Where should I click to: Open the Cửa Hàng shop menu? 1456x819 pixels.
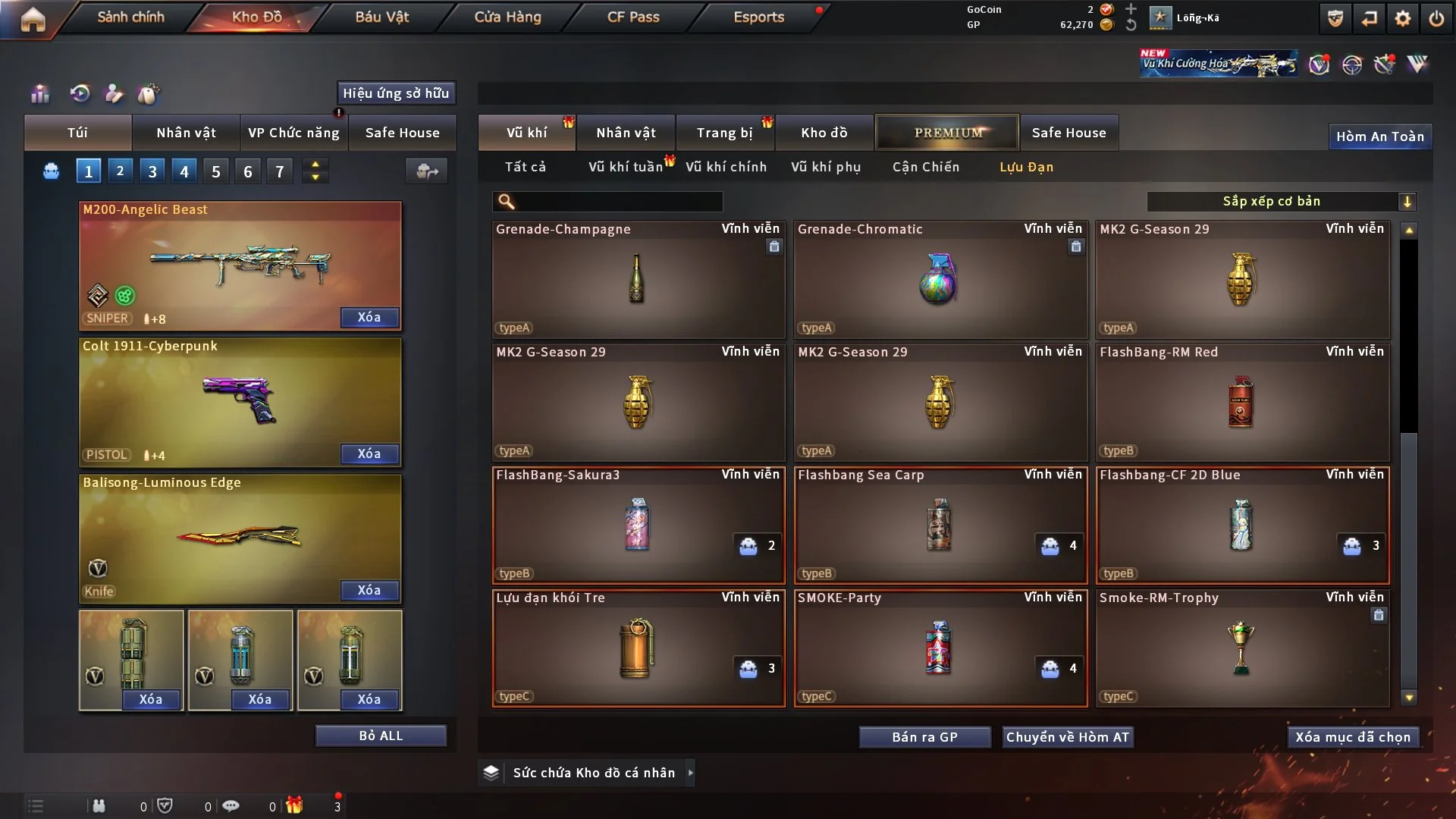click(x=507, y=17)
